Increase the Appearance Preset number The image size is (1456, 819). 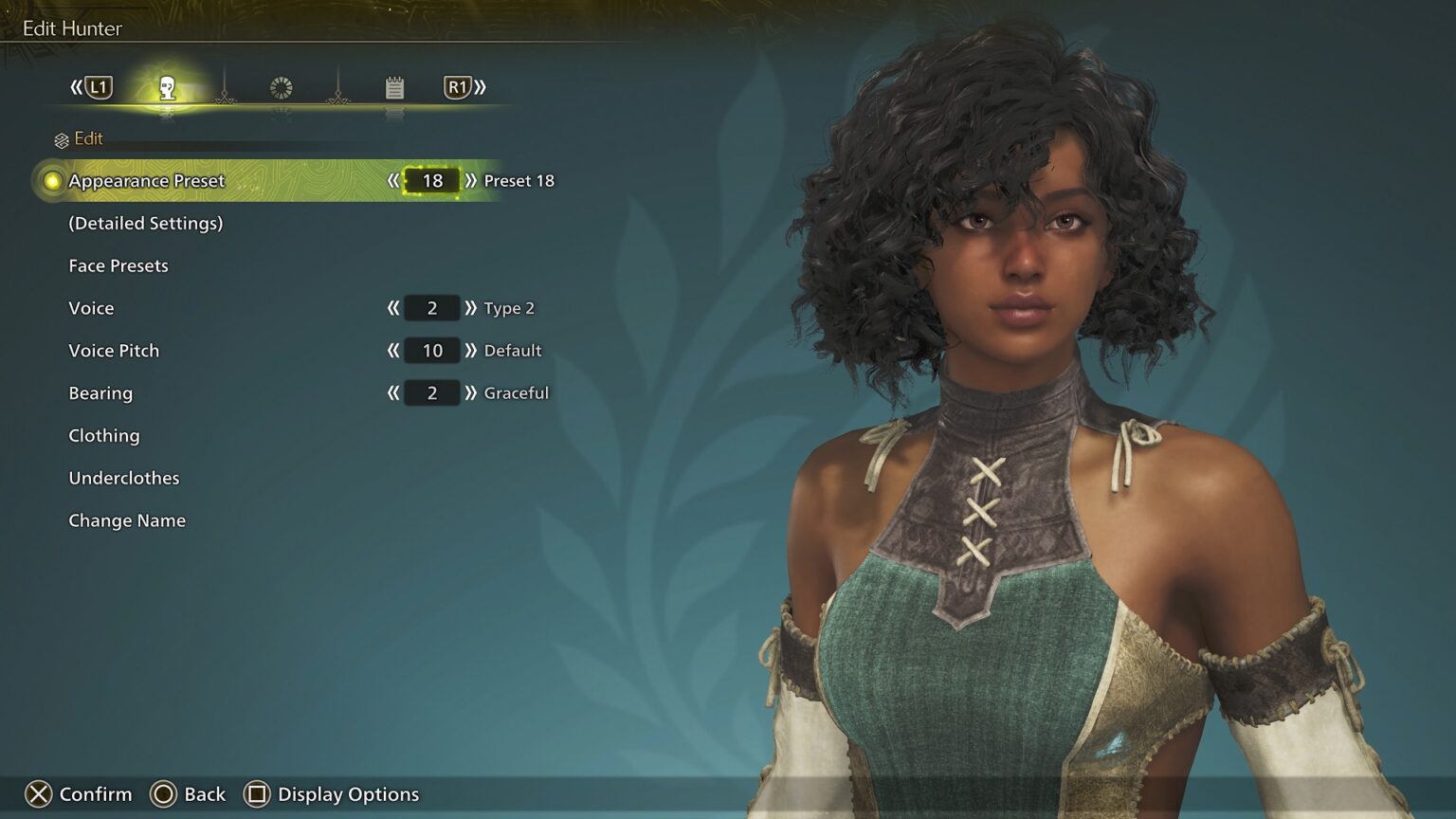coord(470,181)
